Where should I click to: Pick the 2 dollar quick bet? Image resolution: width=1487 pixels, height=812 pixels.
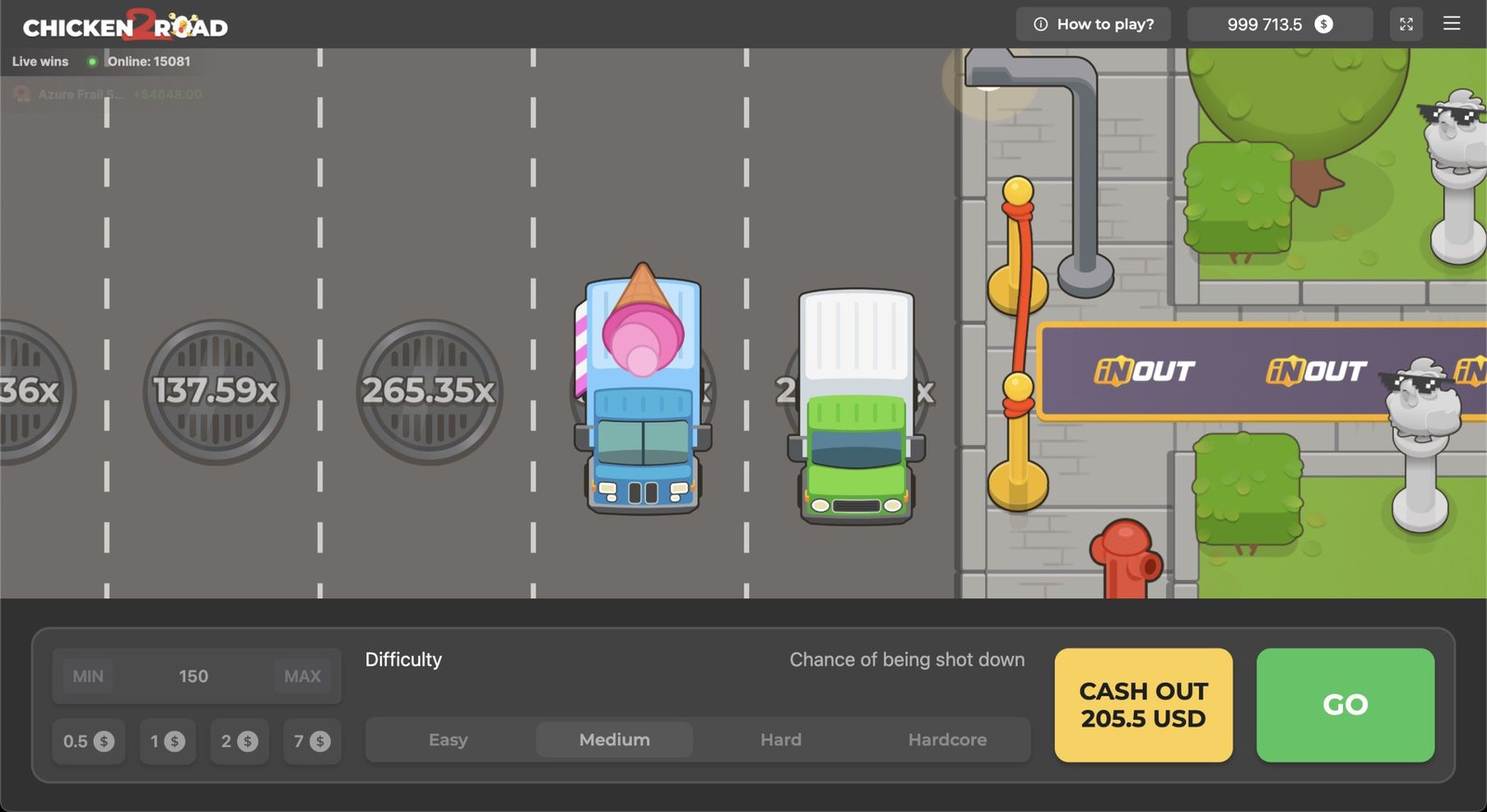tap(239, 741)
